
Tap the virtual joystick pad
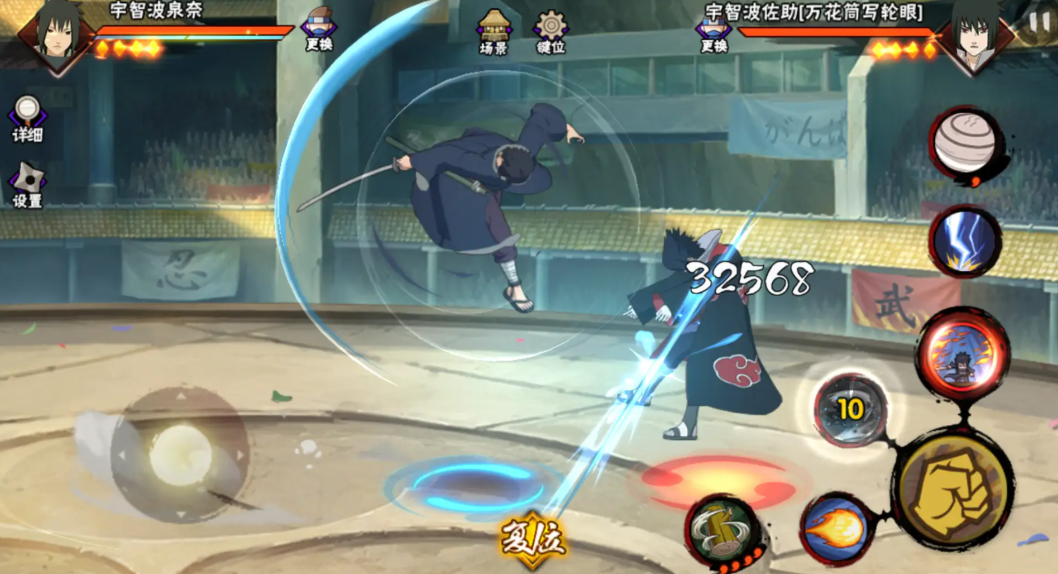pyautogui.click(x=180, y=456)
